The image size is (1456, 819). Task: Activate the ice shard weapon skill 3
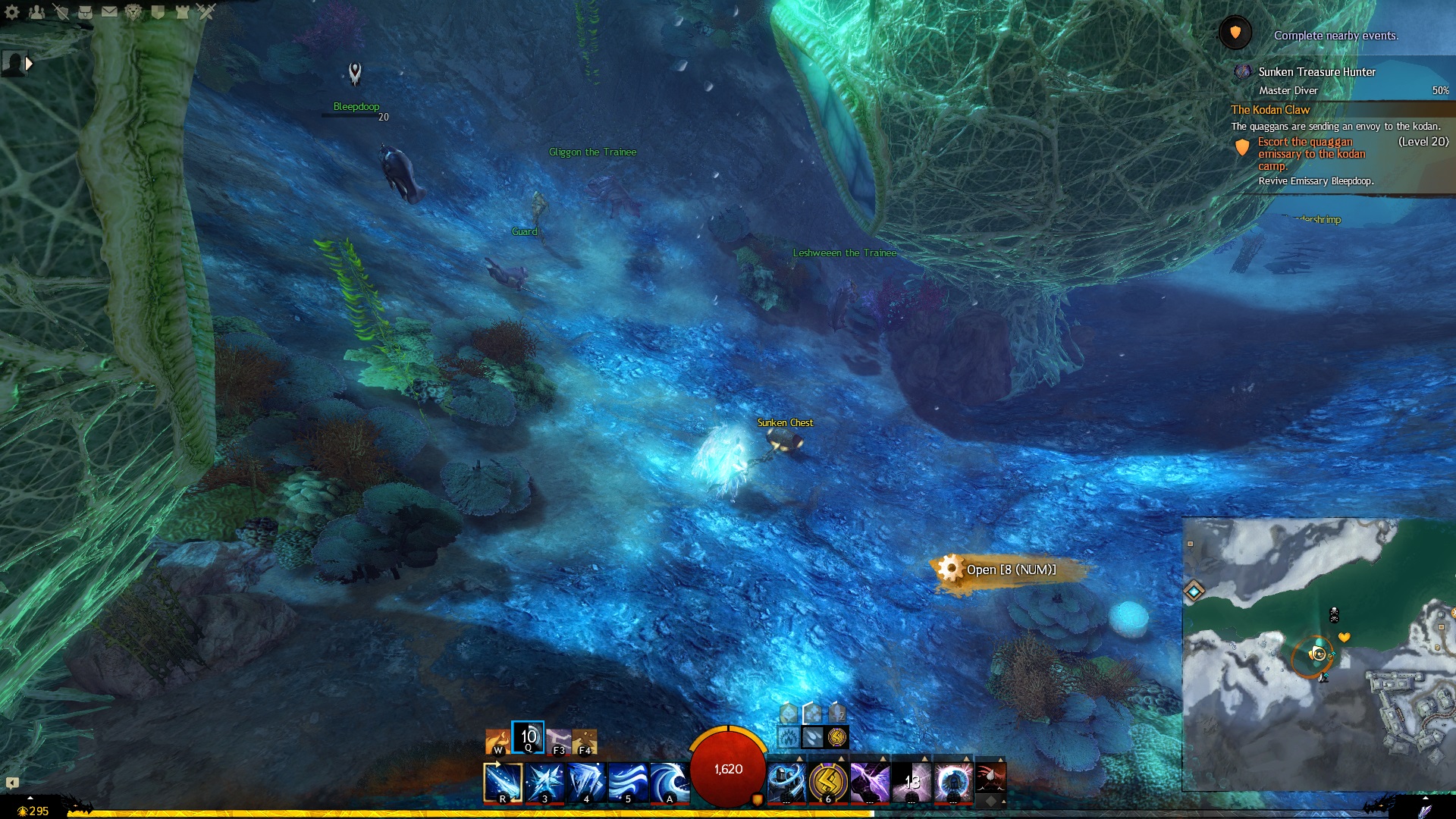click(x=544, y=782)
